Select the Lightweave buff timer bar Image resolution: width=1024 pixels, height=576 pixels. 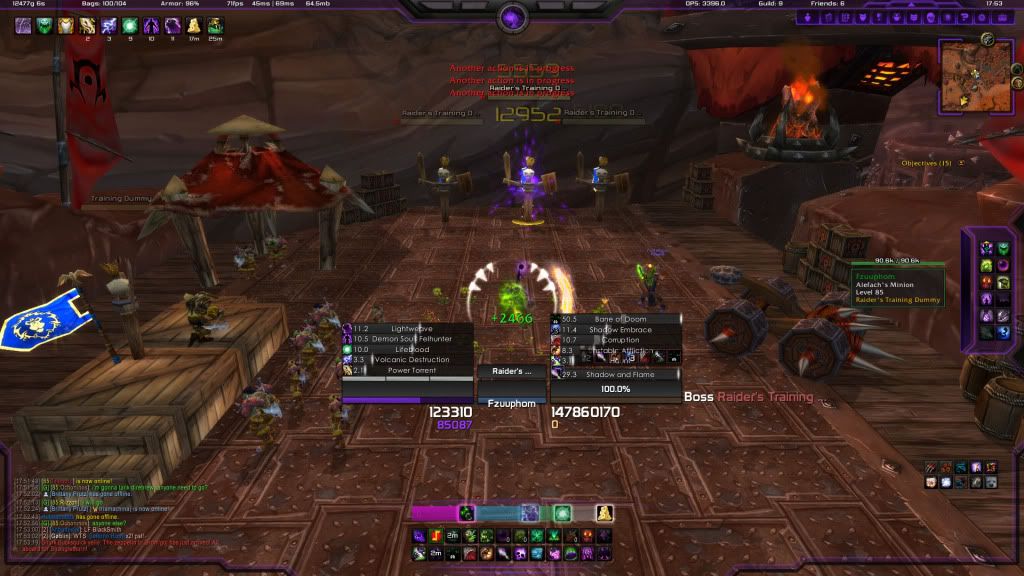pos(407,328)
